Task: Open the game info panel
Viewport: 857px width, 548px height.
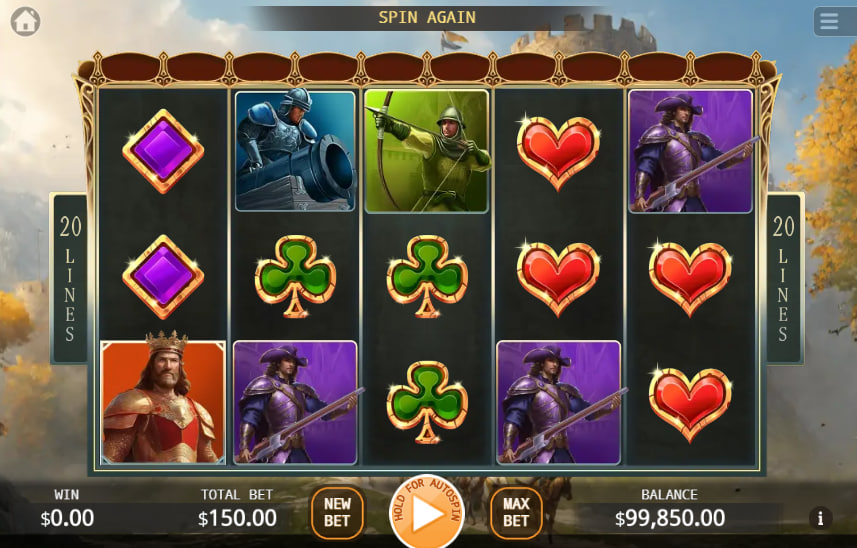Action: click(x=820, y=518)
